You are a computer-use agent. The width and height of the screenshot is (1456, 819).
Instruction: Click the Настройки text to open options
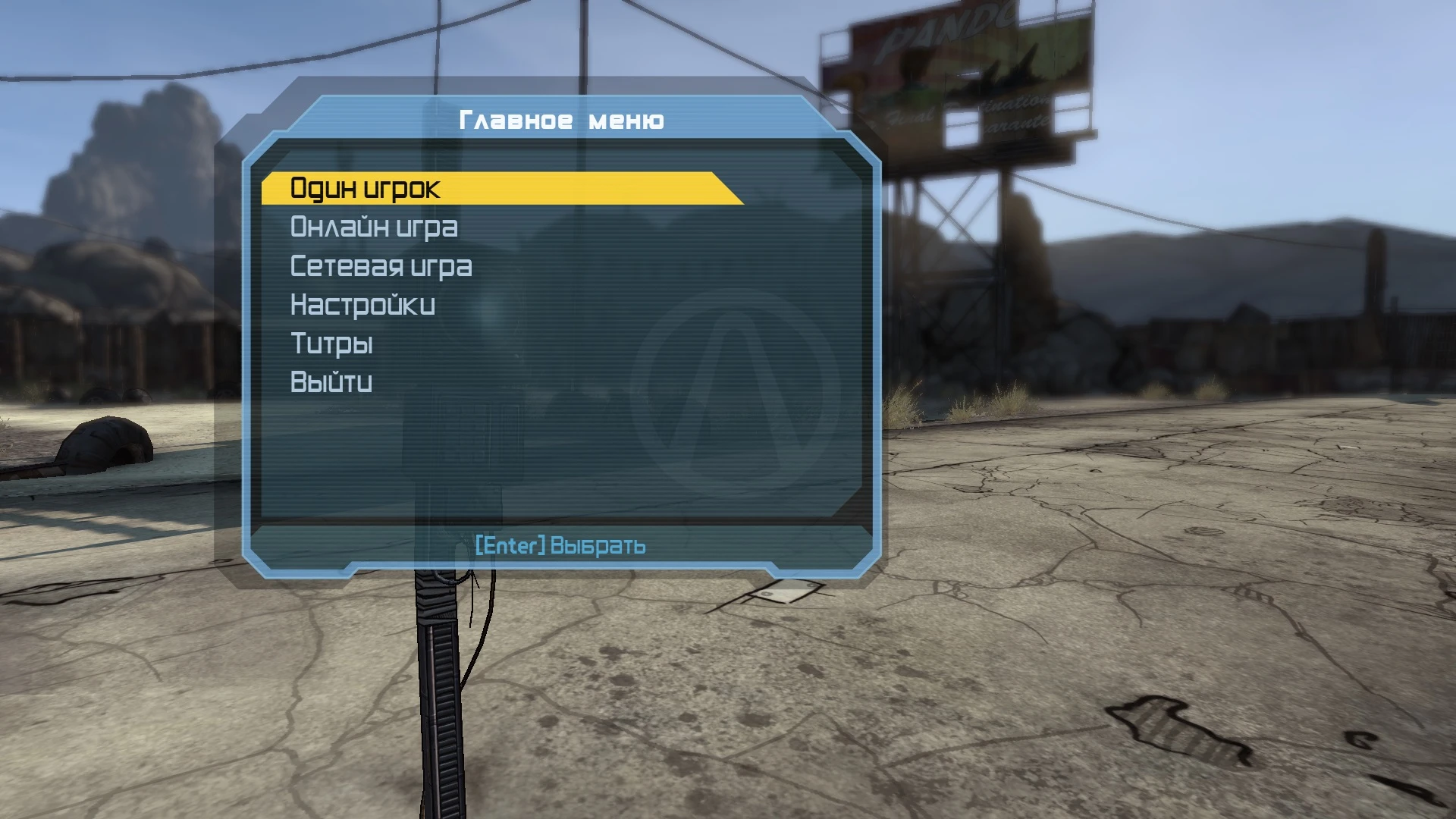362,305
